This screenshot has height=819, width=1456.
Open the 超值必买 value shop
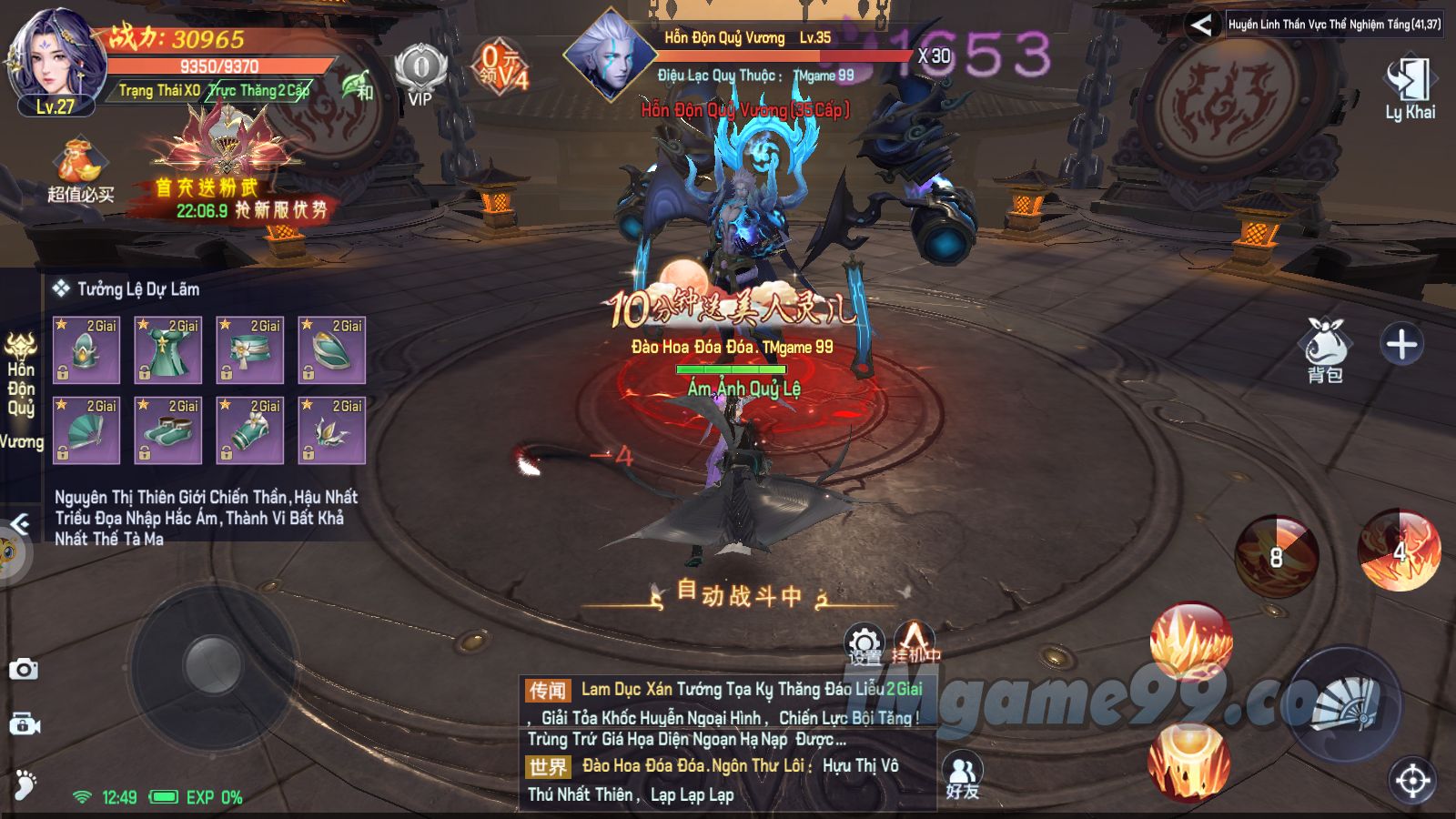click(81, 171)
